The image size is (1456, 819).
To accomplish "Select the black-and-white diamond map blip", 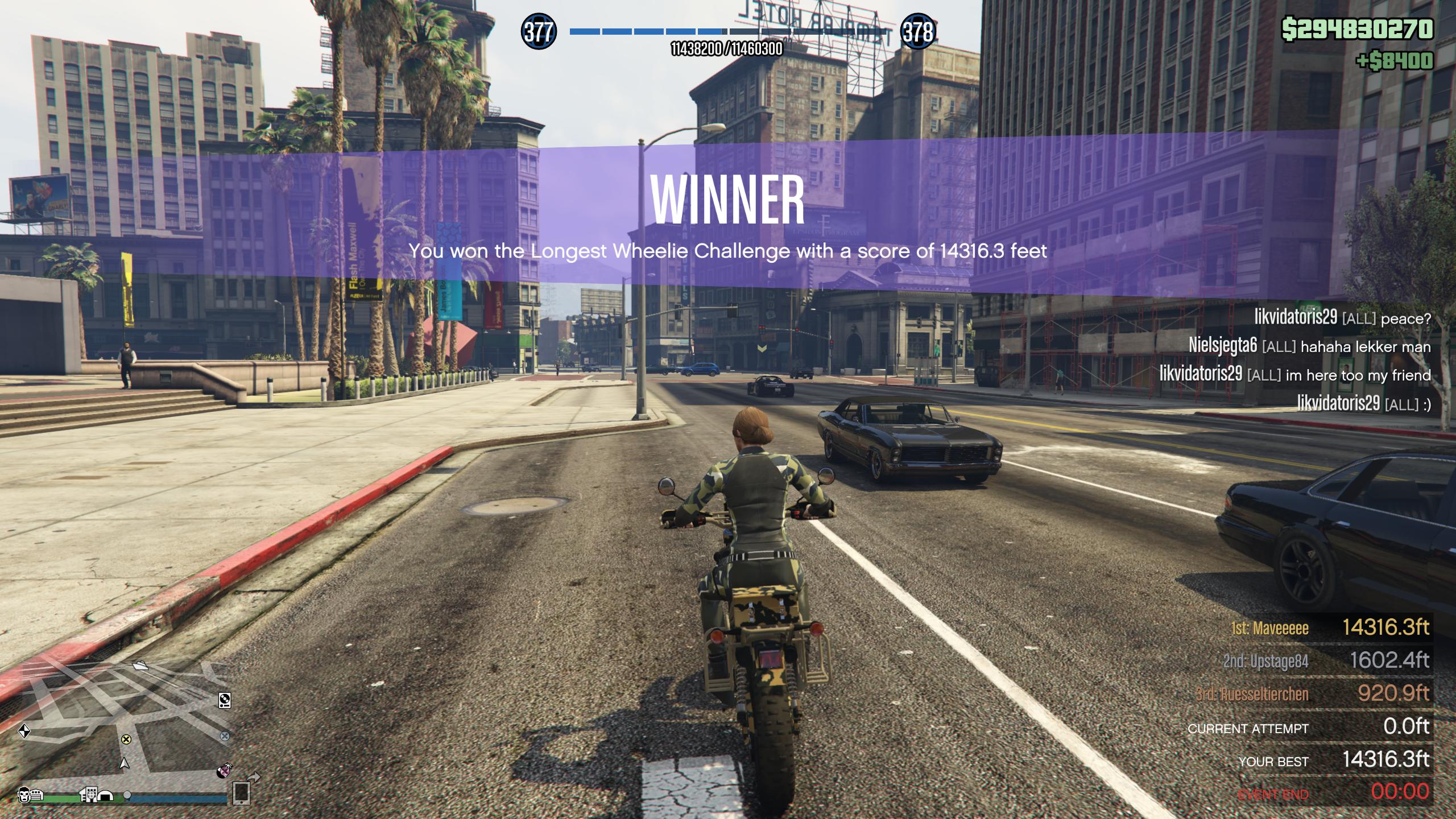I will coord(24,731).
